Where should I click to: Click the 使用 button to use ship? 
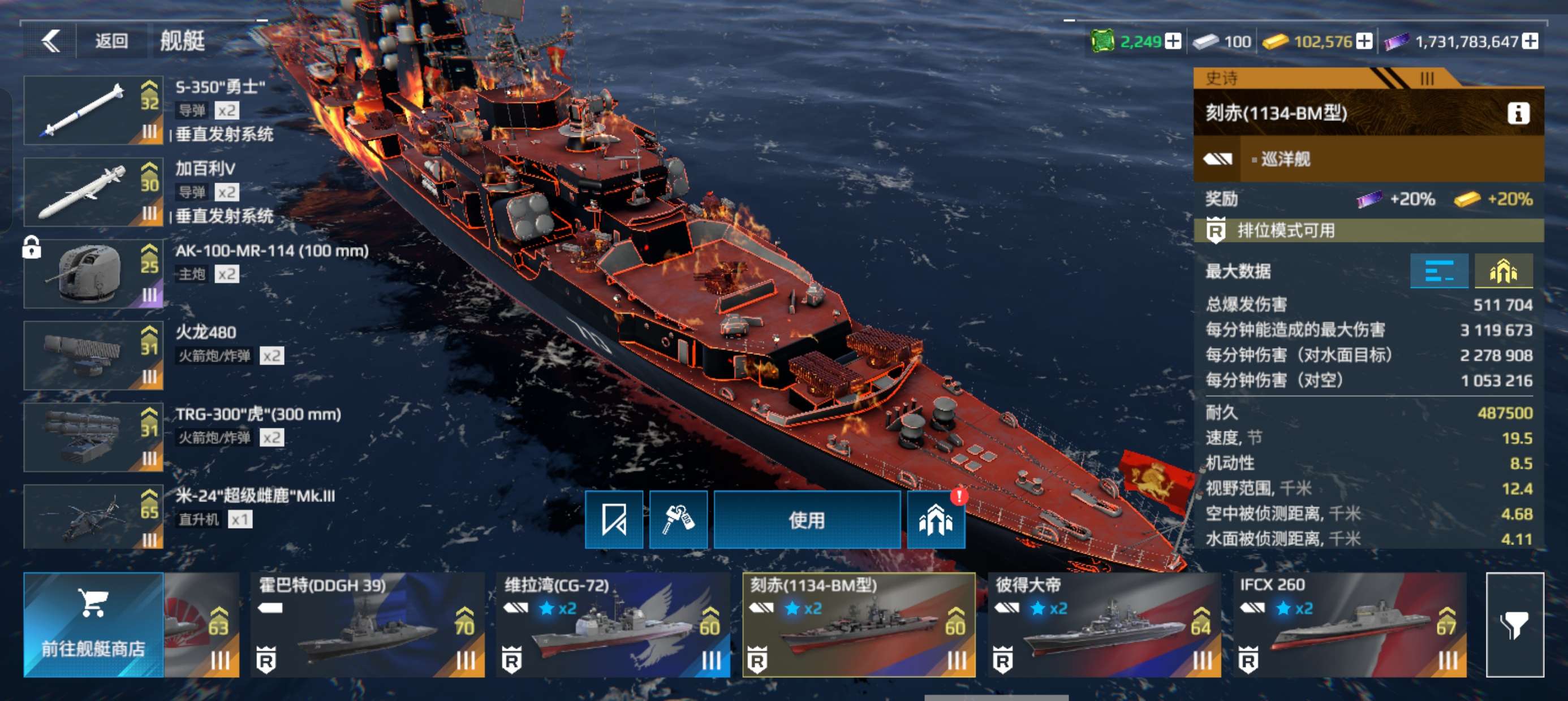click(807, 520)
